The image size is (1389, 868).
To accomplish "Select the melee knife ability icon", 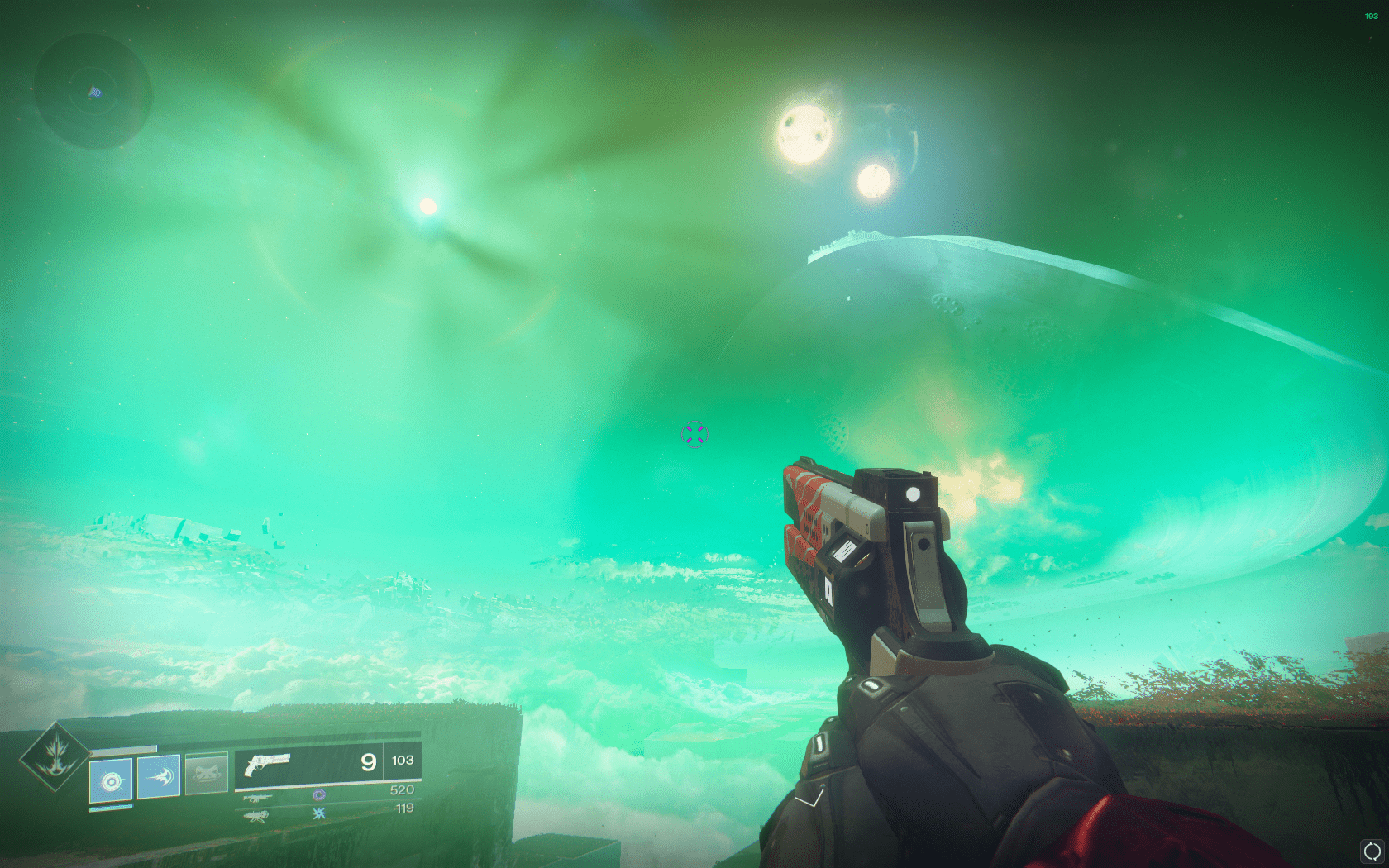I will pyautogui.click(x=158, y=776).
